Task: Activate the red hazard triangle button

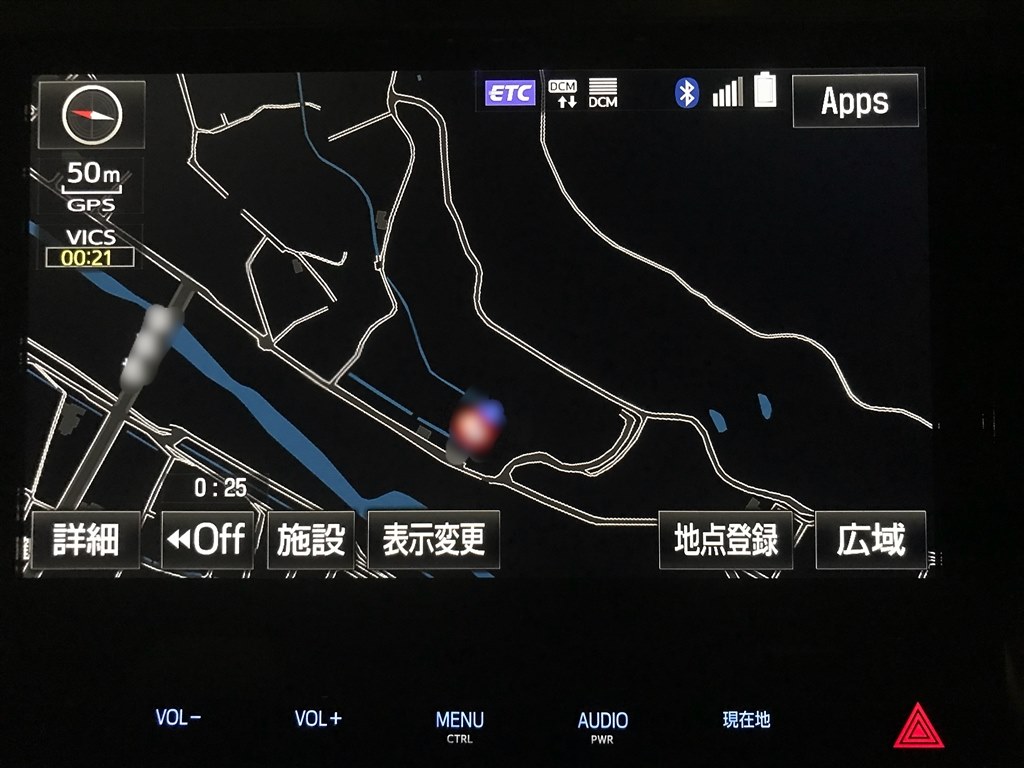Action: pos(918,726)
